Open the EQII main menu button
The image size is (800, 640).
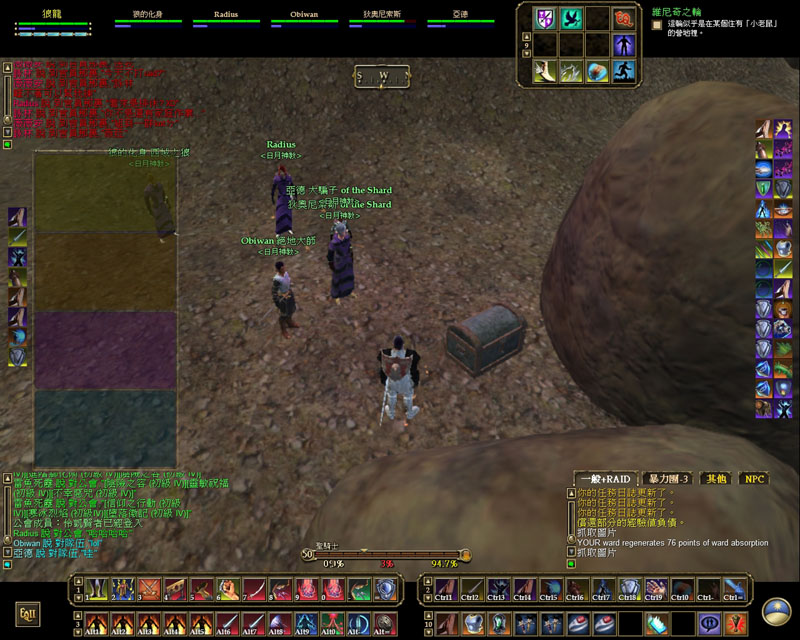(28, 612)
